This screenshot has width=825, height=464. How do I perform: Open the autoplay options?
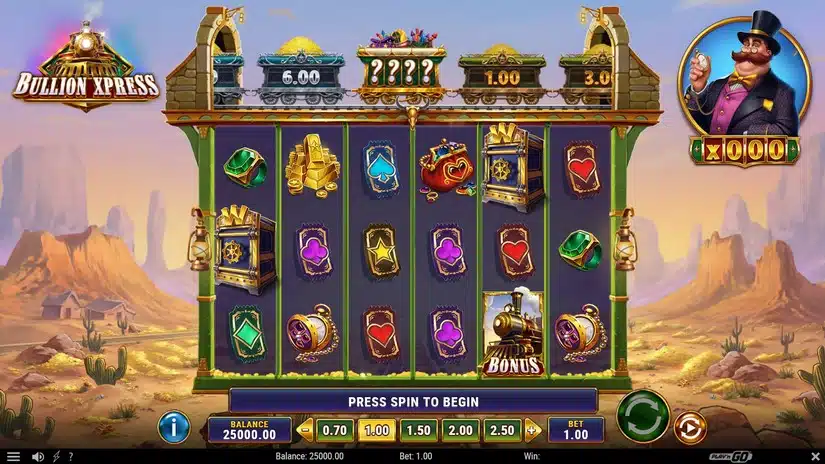click(x=689, y=428)
